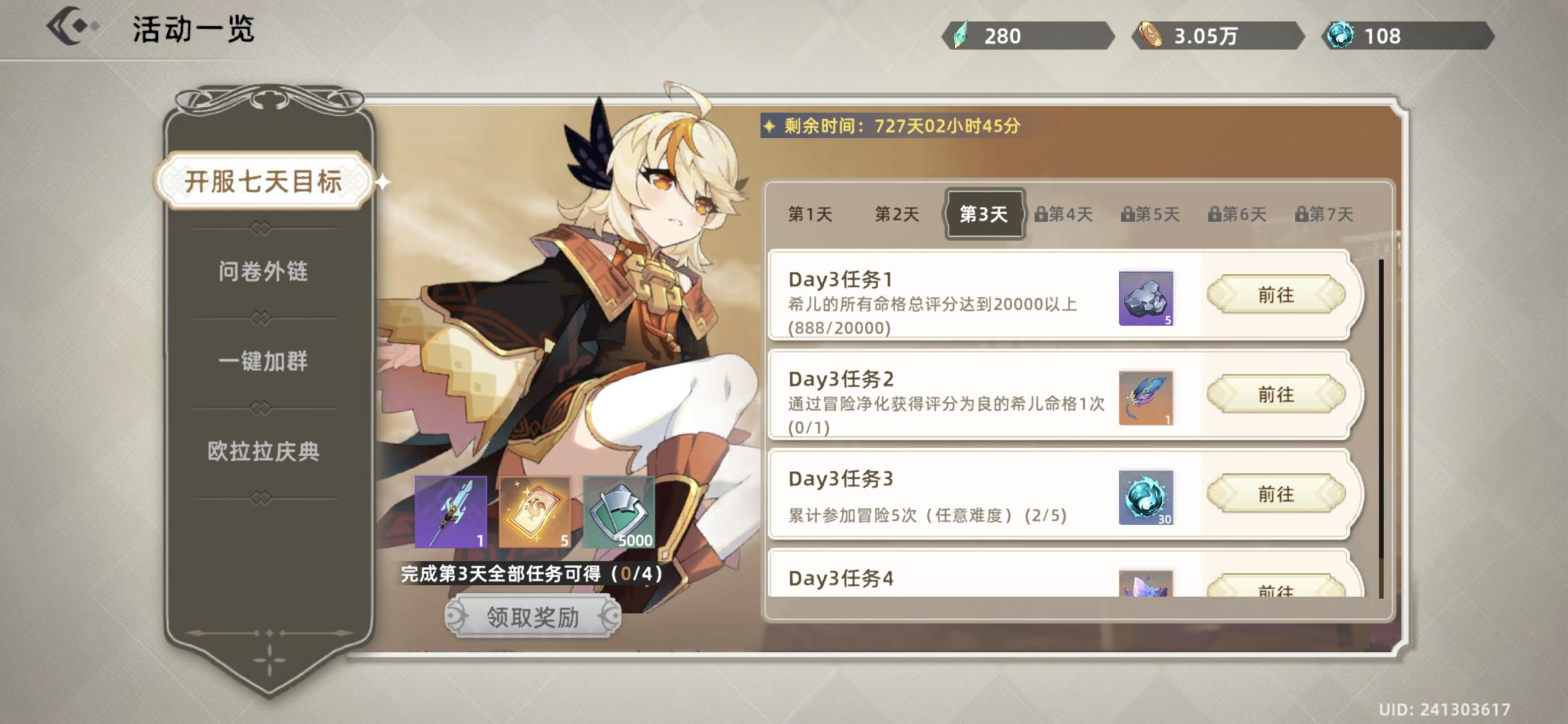This screenshot has height=724, width=1568.
Task: Open the 一键加群 sidebar entry
Action: [264, 363]
